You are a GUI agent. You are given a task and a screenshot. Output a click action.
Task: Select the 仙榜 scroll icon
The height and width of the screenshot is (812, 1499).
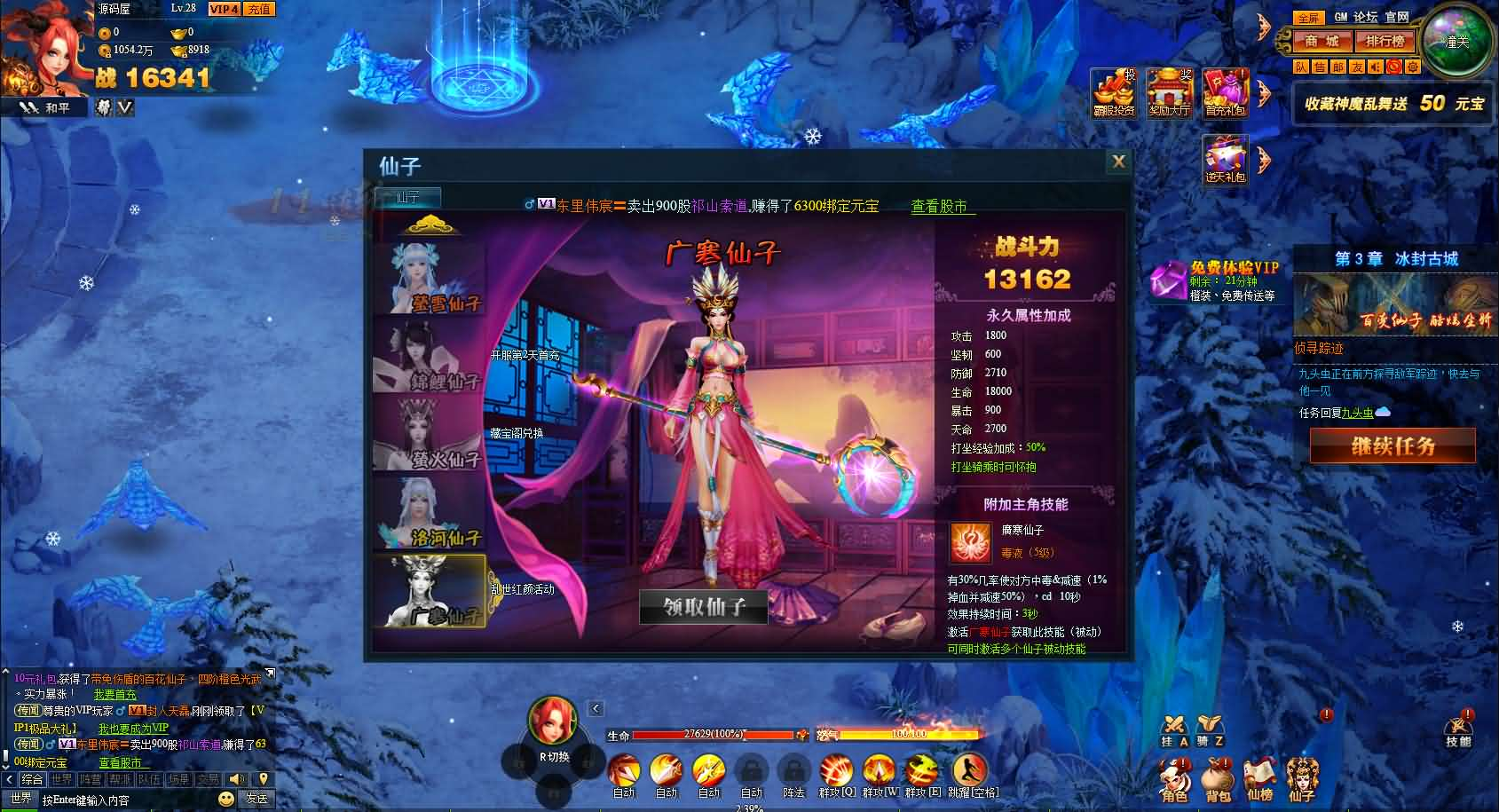[1259, 779]
